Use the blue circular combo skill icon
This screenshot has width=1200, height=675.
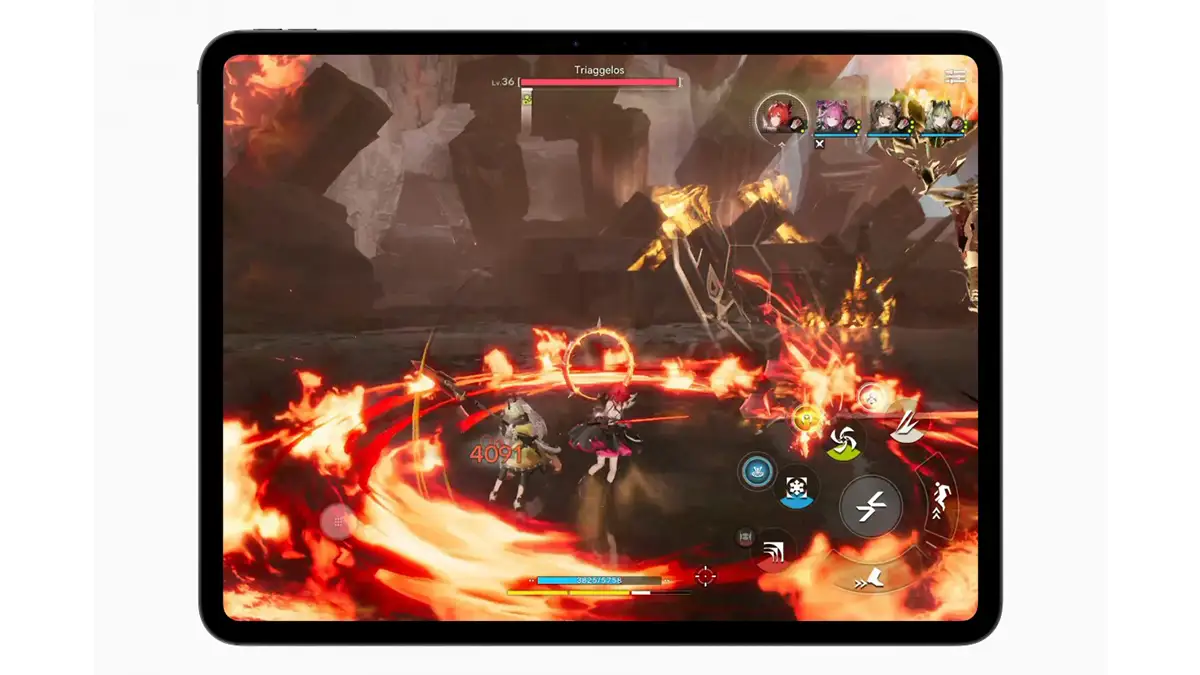(x=757, y=470)
